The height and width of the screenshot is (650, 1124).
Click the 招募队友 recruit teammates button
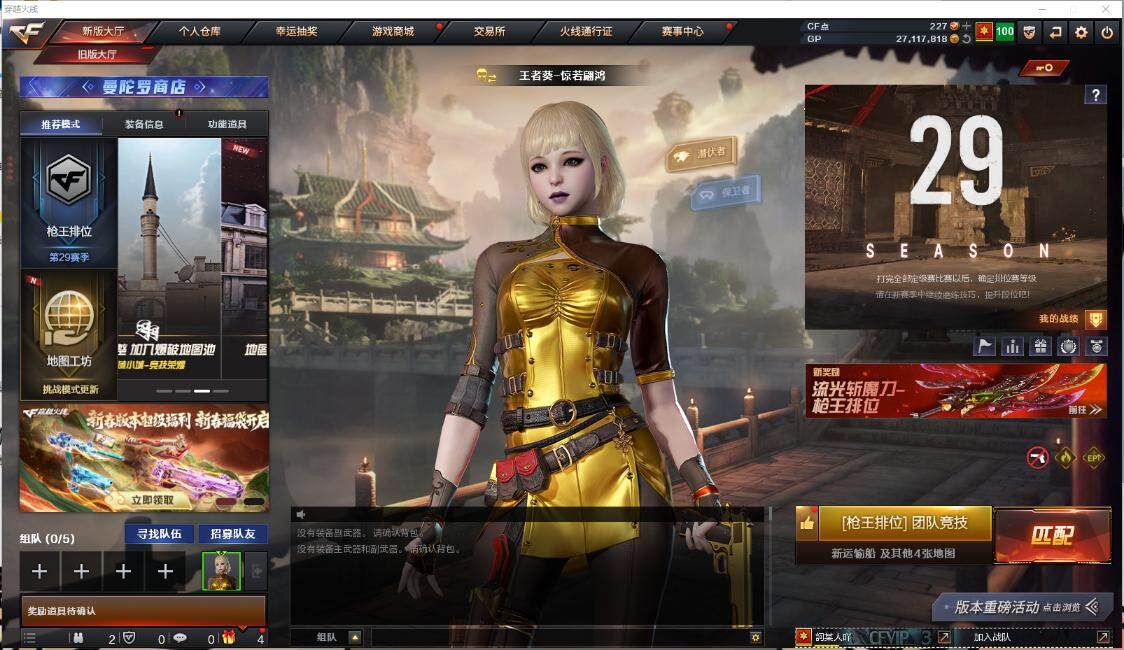pos(232,534)
